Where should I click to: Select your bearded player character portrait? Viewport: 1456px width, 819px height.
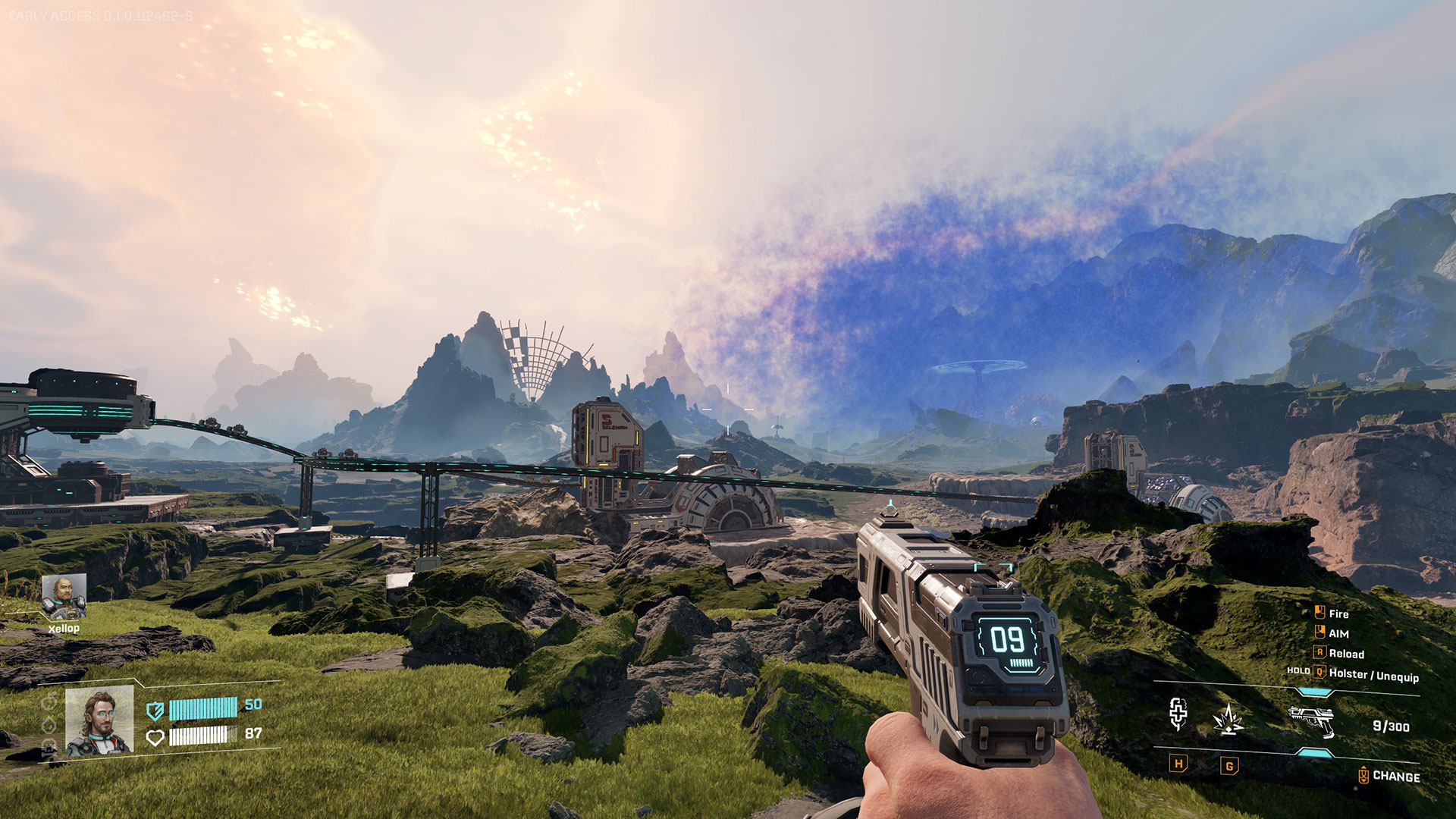pos(99,721)
